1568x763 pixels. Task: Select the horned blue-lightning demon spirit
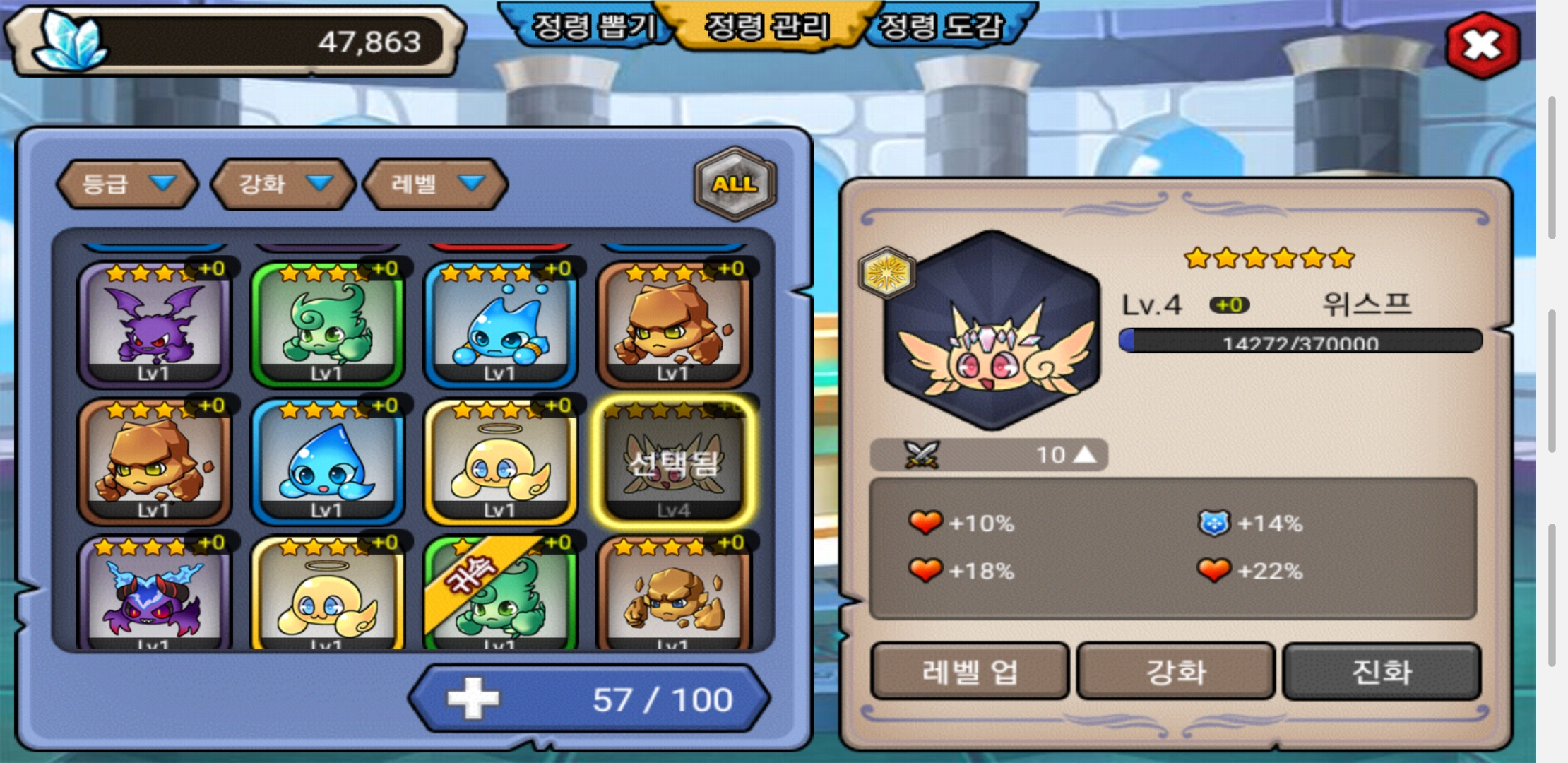154,595
